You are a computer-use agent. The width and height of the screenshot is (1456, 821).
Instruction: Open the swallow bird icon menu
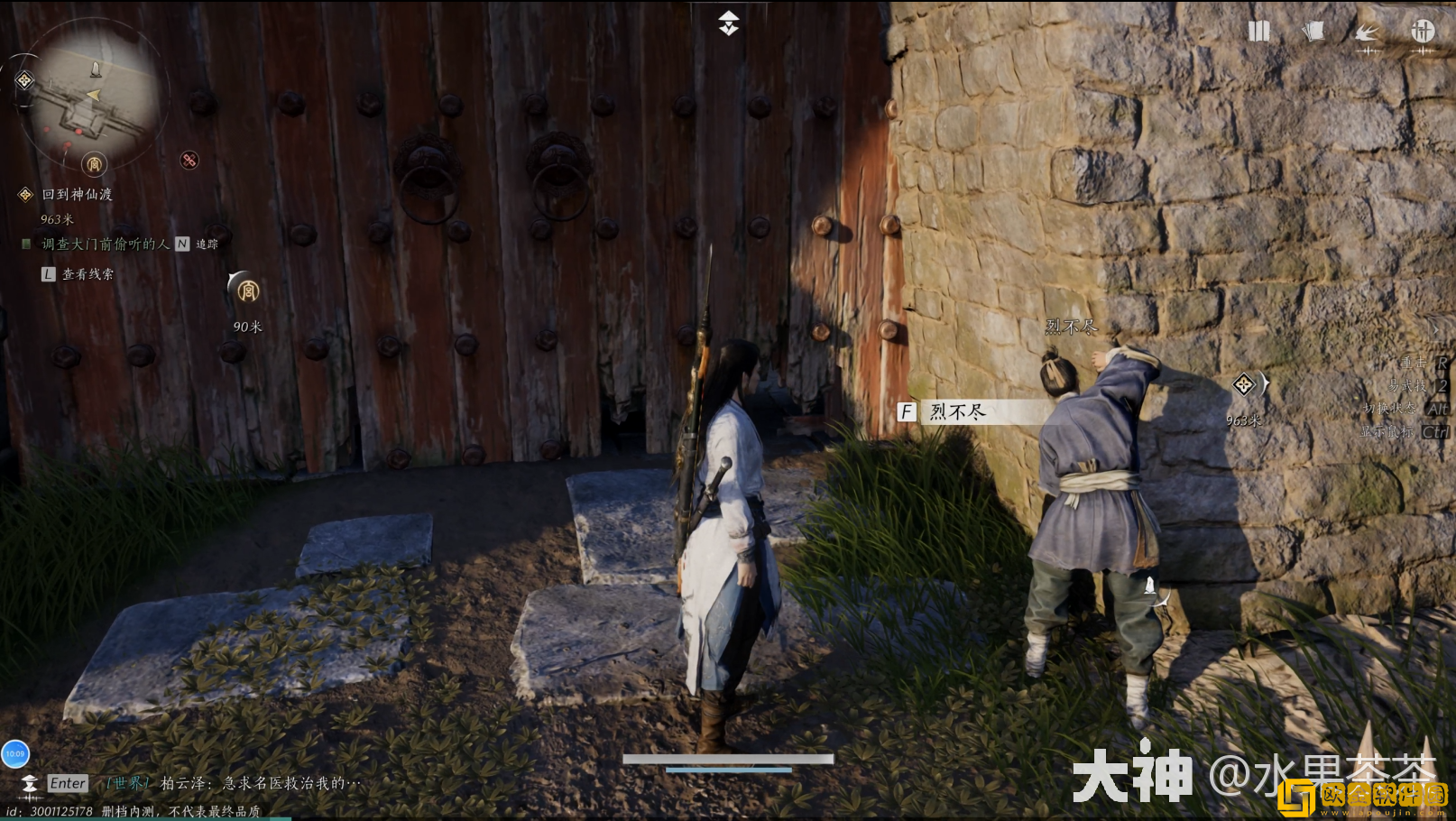point(1368,33)
